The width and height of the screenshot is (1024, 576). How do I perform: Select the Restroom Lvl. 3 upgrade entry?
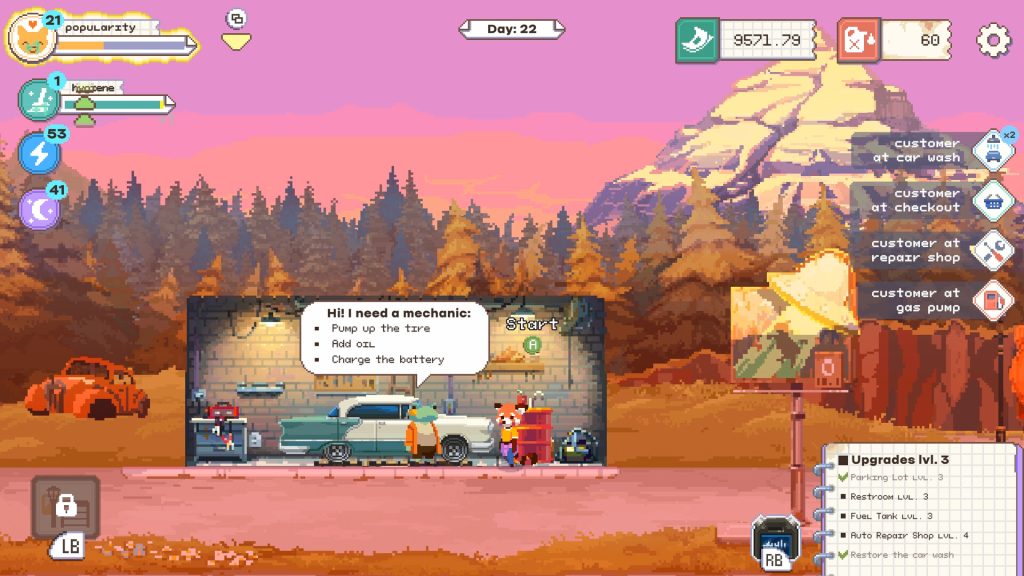click(x=890, y=497)
